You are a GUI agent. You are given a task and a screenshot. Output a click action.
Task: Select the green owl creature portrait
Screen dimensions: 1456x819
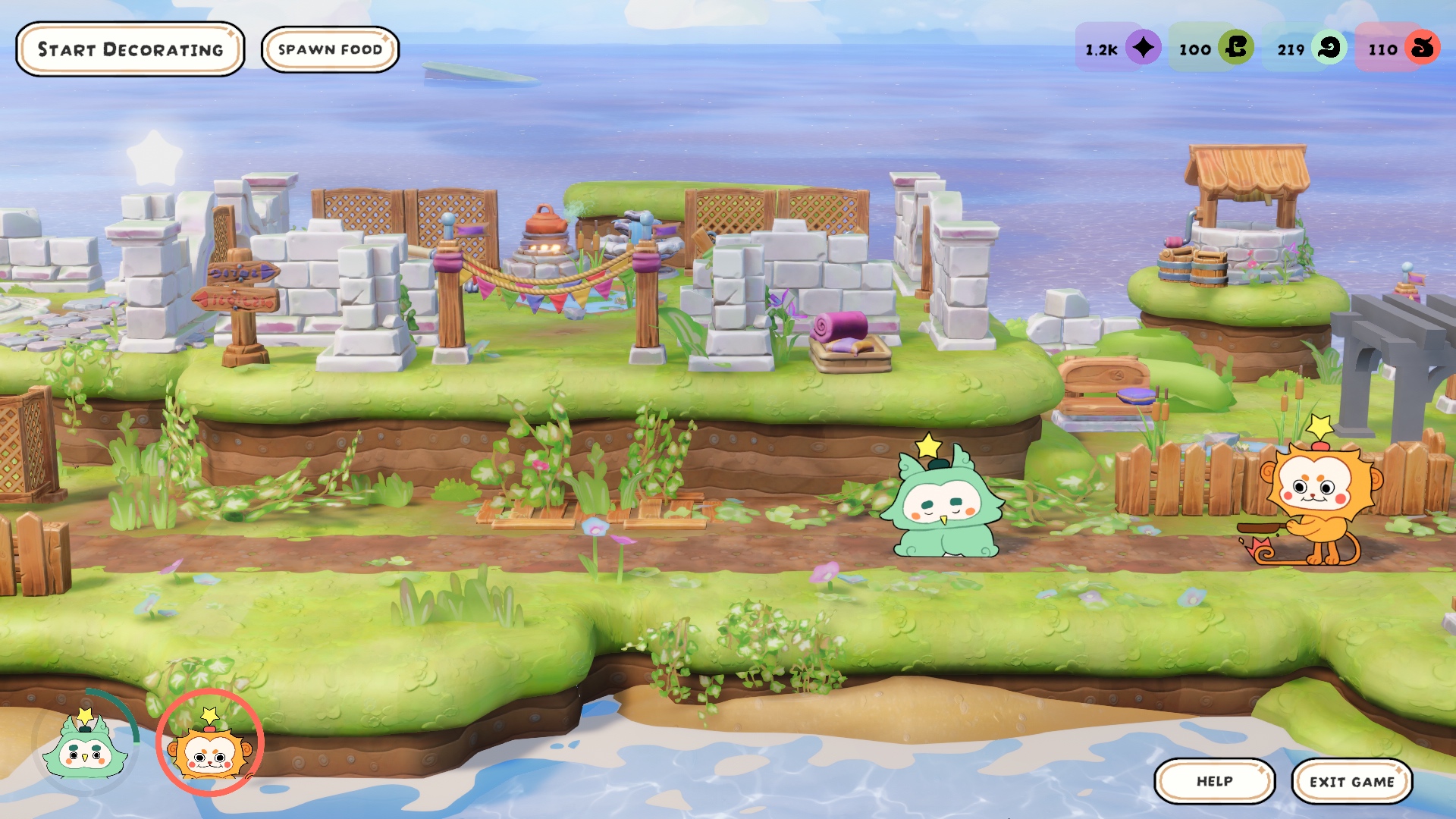(85, 747)
